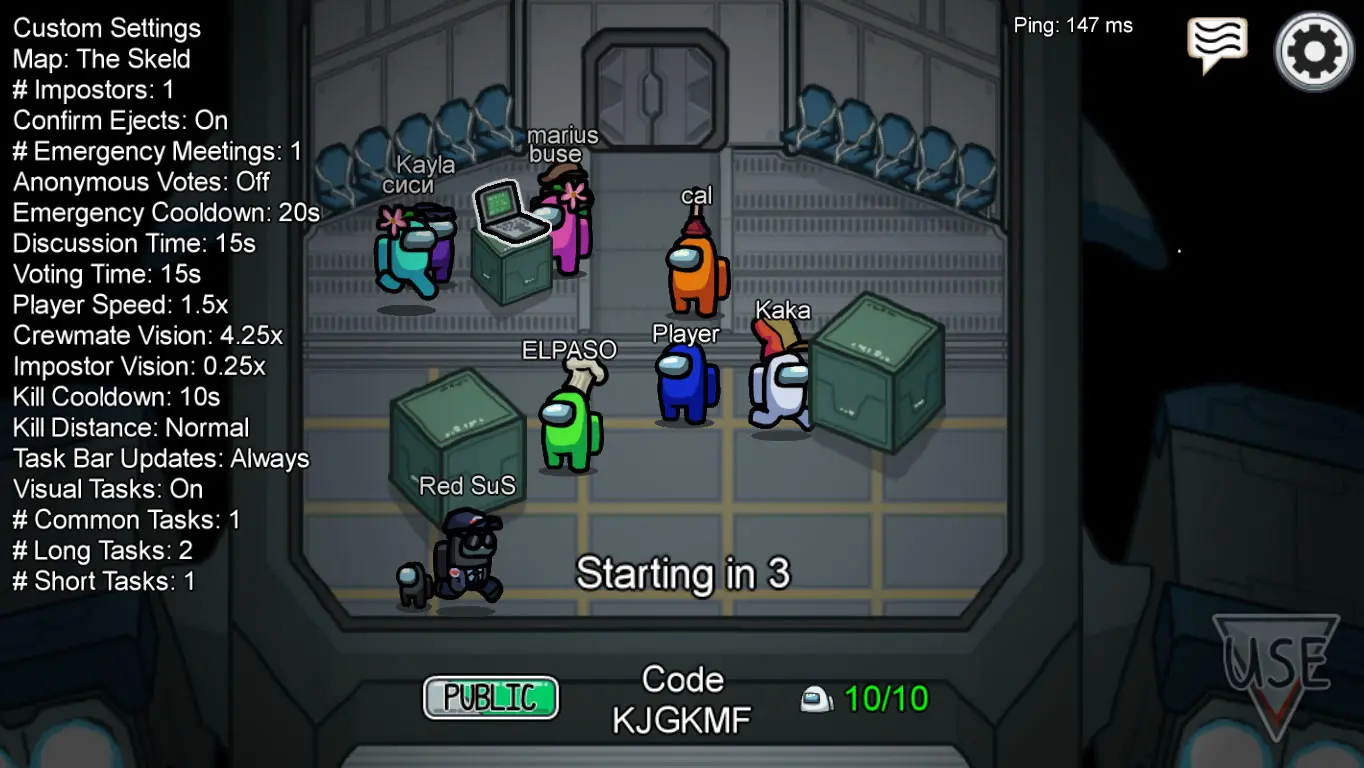The width and height of the screenshot is (1364, 768).
Task: Open the settings gear menu
Action: [1314, 51]
